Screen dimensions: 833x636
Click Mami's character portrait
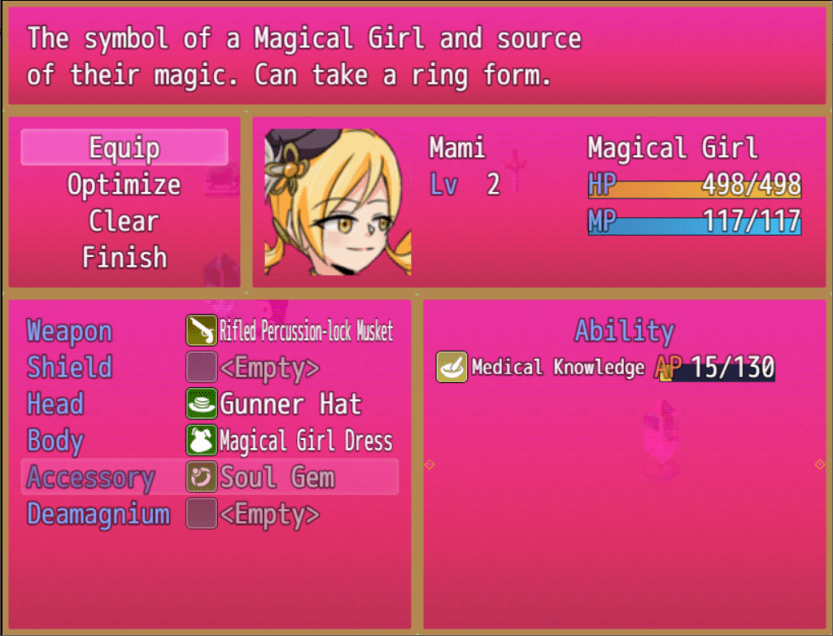(x=333, y=203)
